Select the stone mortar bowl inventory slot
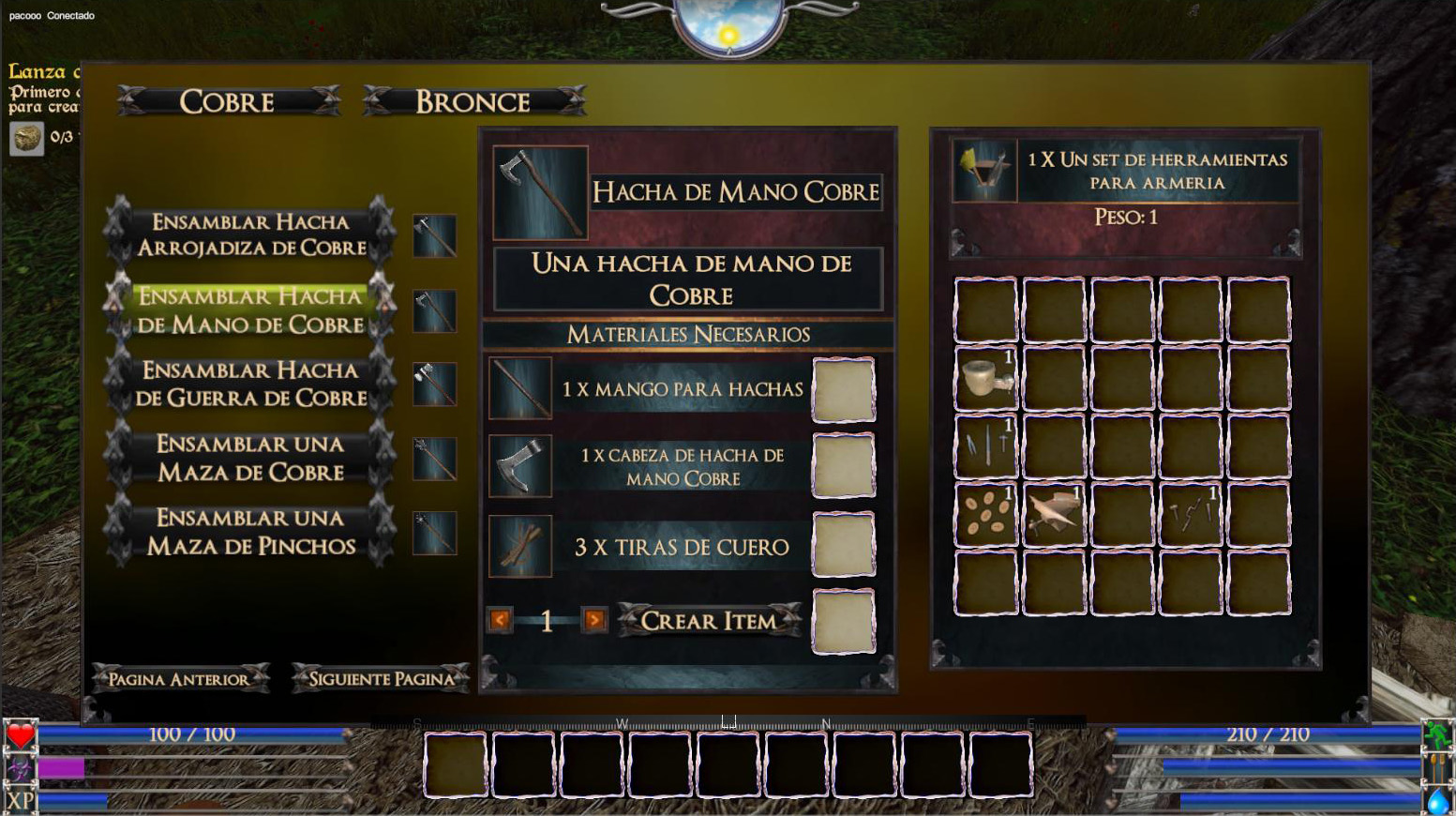 985,378
